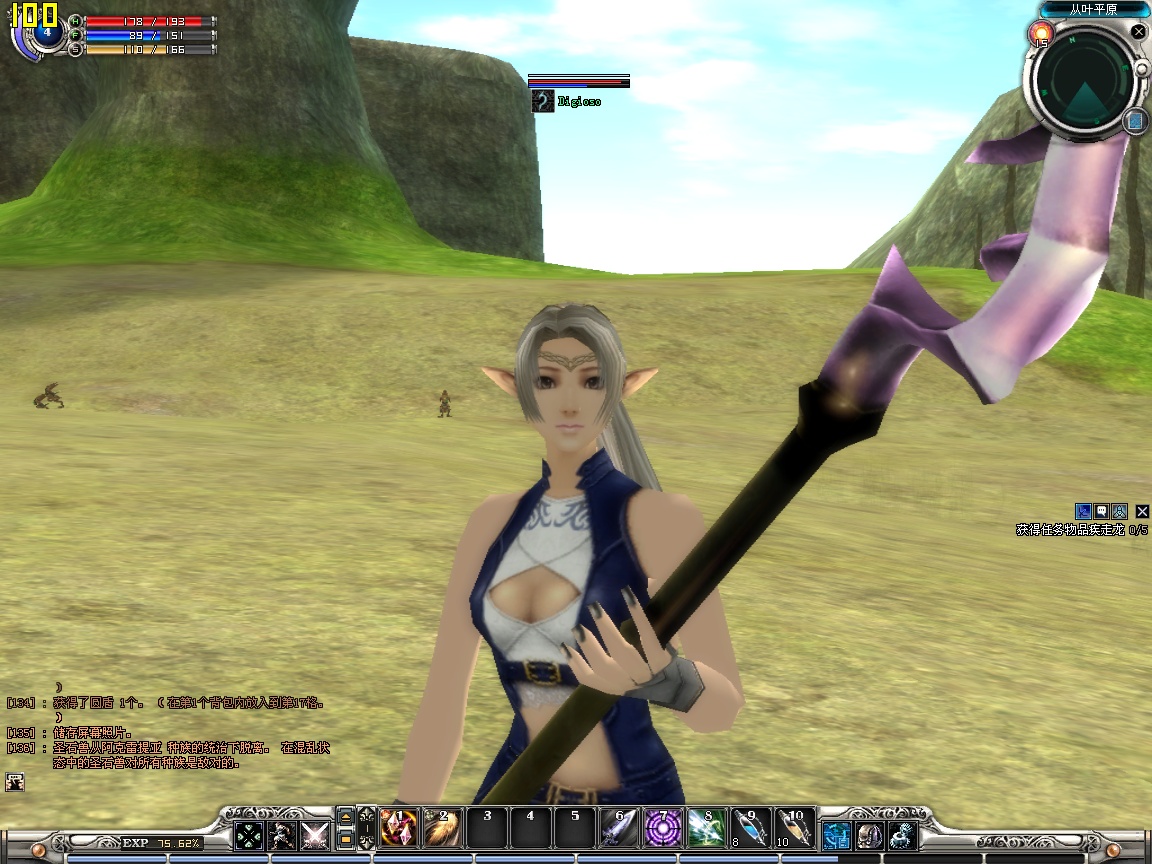Open the speech bubble chat icon in tracker
Screen dimensions: 1152x864
click(1101, 511)
